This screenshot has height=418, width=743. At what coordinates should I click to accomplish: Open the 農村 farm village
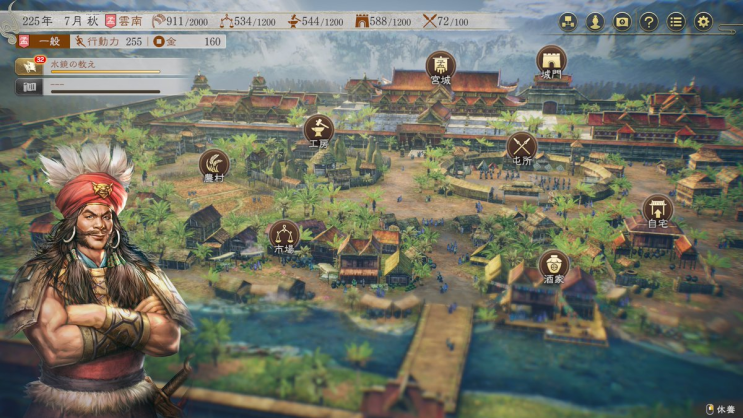(214, 163)
